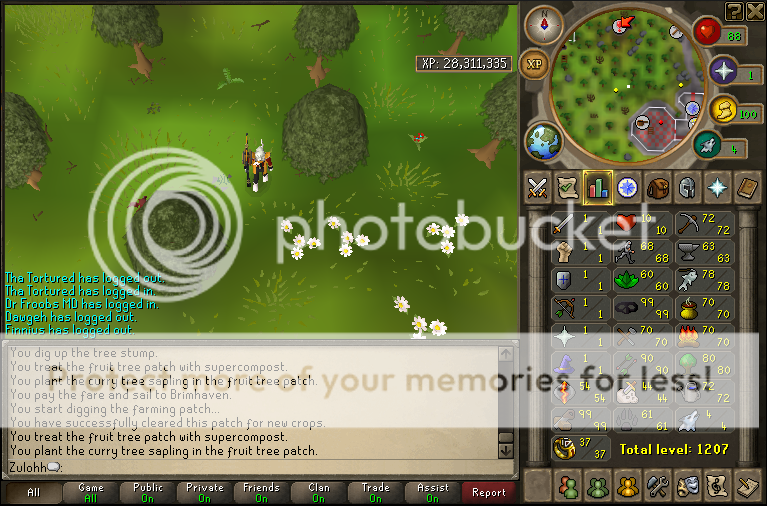This screenshot has width=767, height=506.
Task: Activate the prayer orb
Action: (x=722, y=71)
